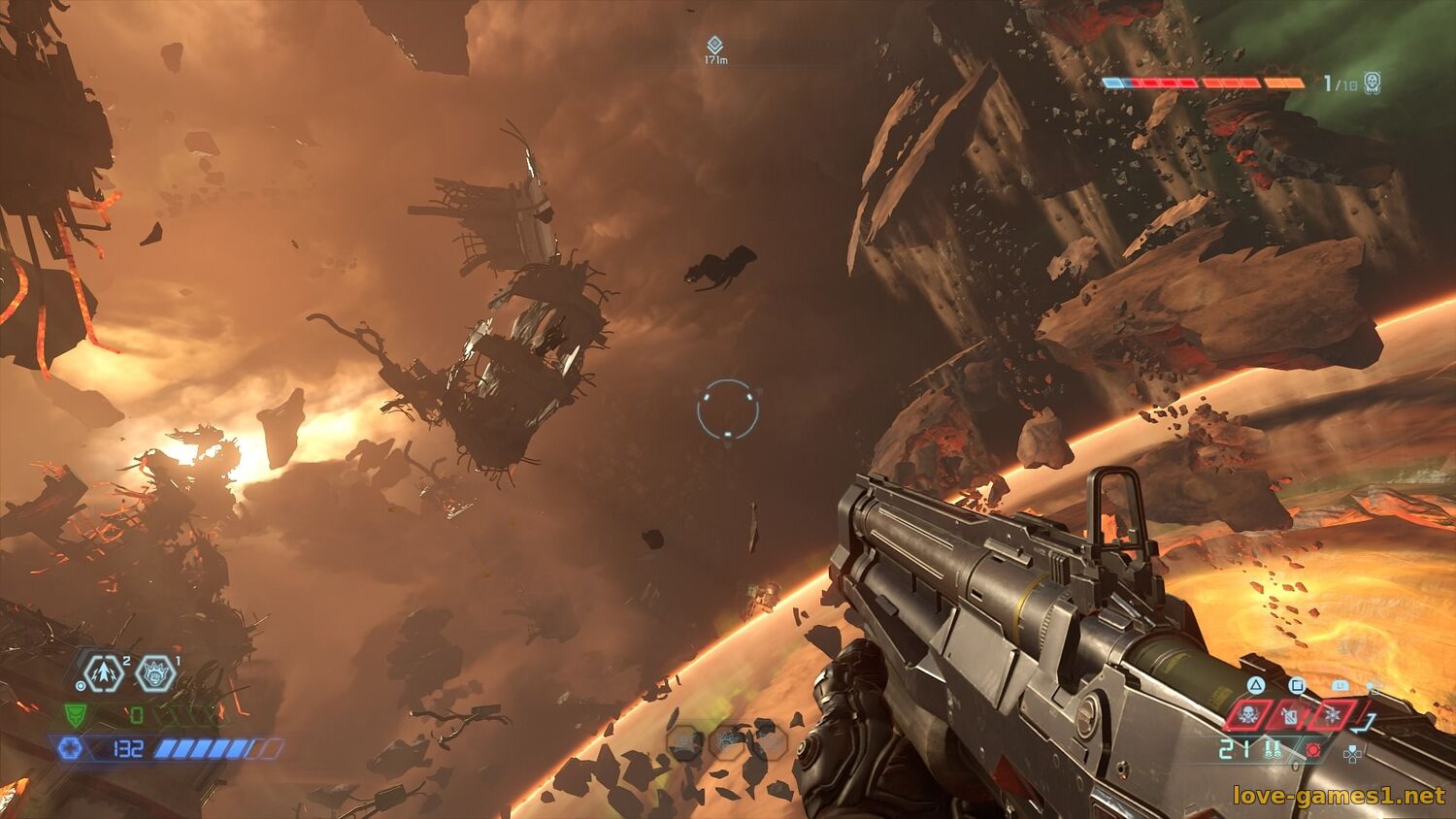Click the blue health cross icon

pyautogui.click(x=71, y=748)
